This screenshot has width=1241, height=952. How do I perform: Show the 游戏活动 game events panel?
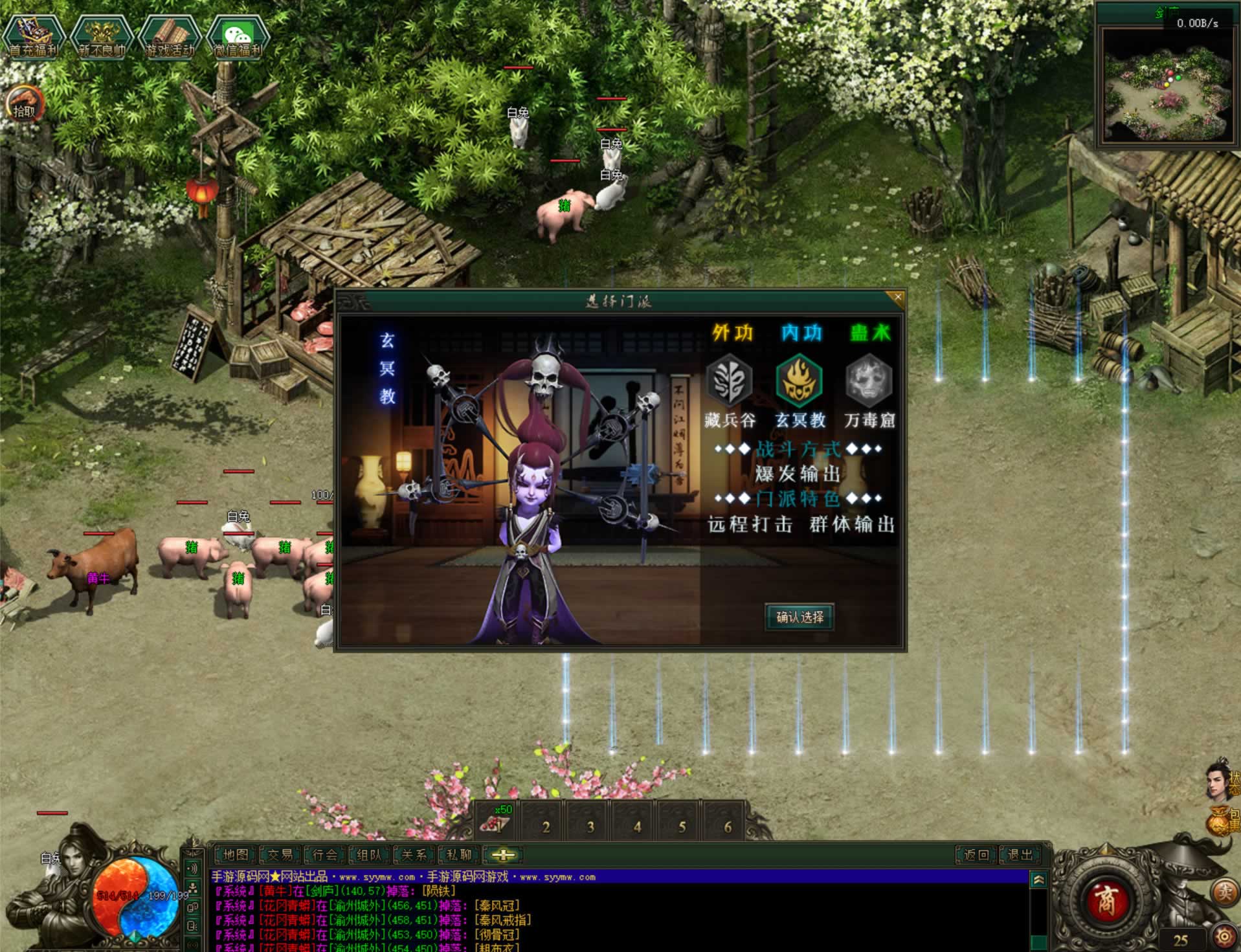click(x=170, y=38)
